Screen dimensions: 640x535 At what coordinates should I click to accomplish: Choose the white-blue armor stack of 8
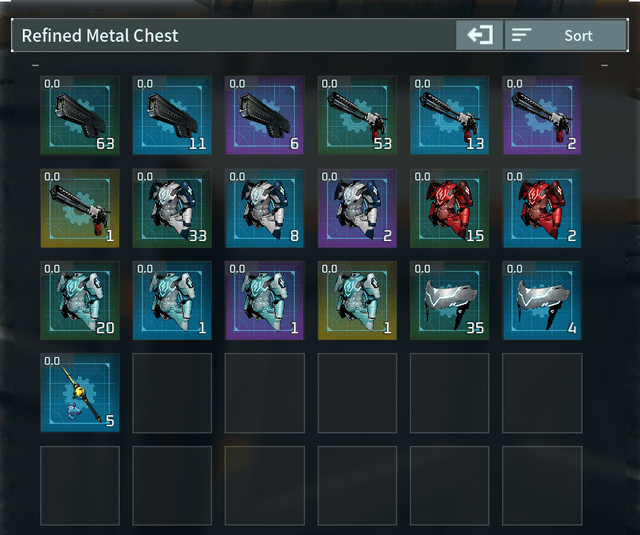[x=265, y=208]
